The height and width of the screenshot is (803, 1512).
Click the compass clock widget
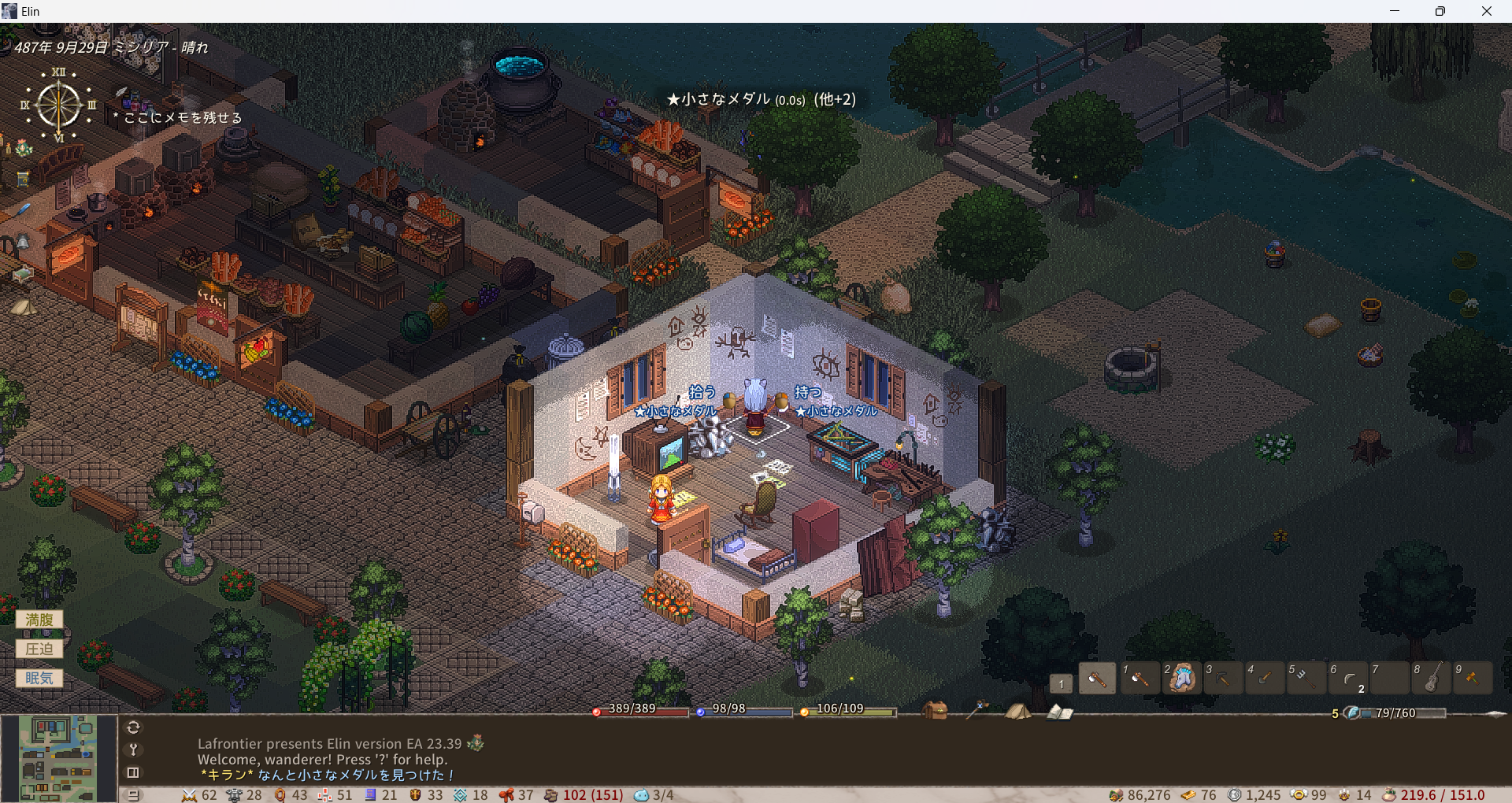(58, 105)
